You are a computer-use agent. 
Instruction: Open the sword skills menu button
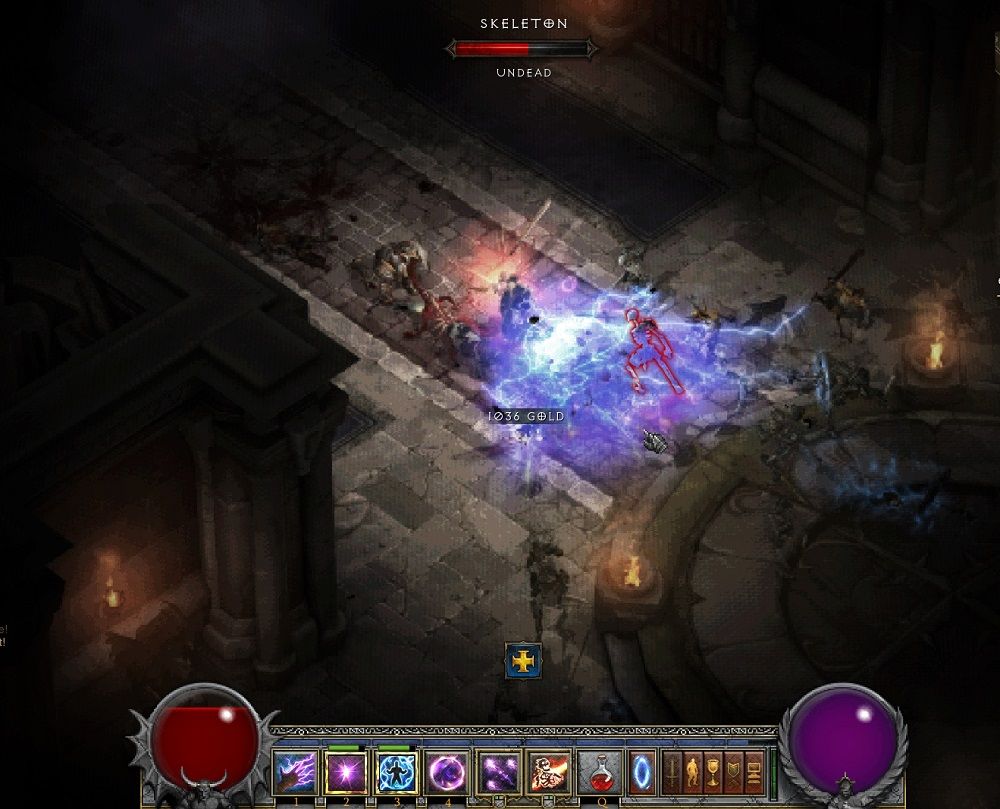(673, 773)
